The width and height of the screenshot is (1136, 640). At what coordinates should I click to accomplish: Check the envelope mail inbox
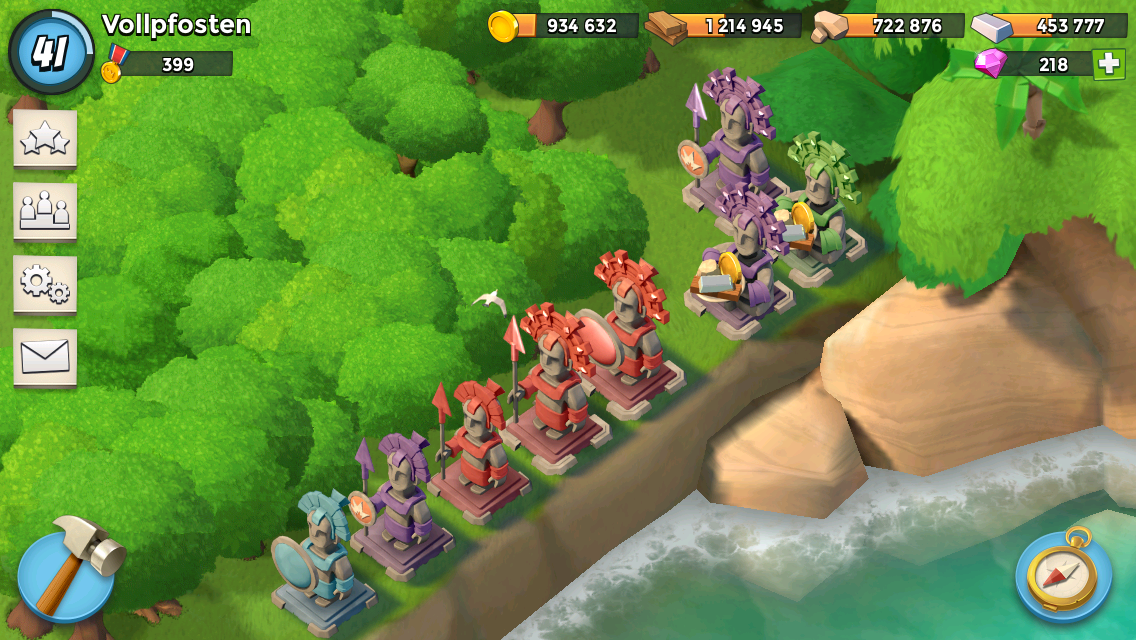pos(45,357)
